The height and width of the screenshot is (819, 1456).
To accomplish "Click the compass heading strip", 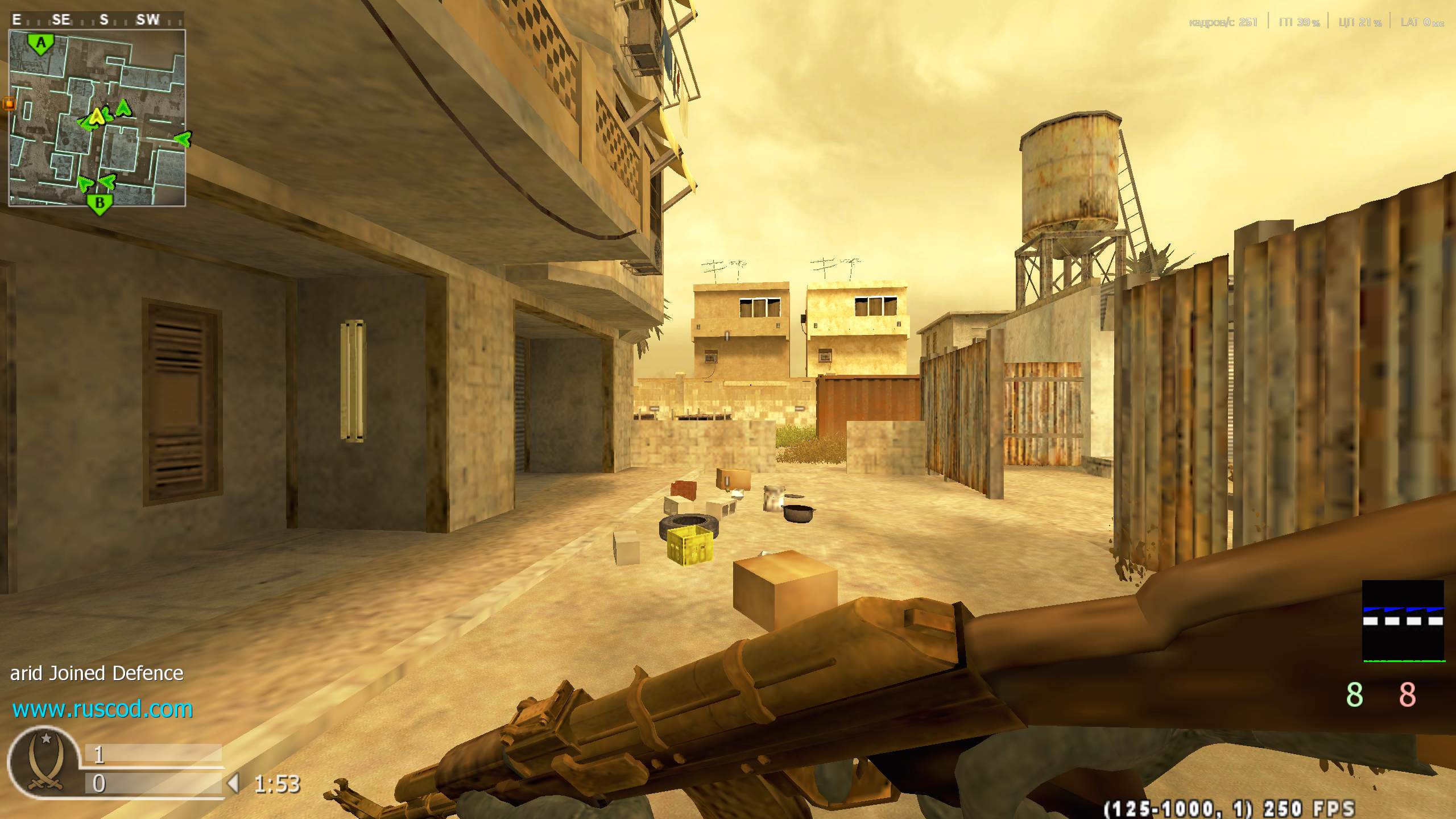I will (97, 20).
